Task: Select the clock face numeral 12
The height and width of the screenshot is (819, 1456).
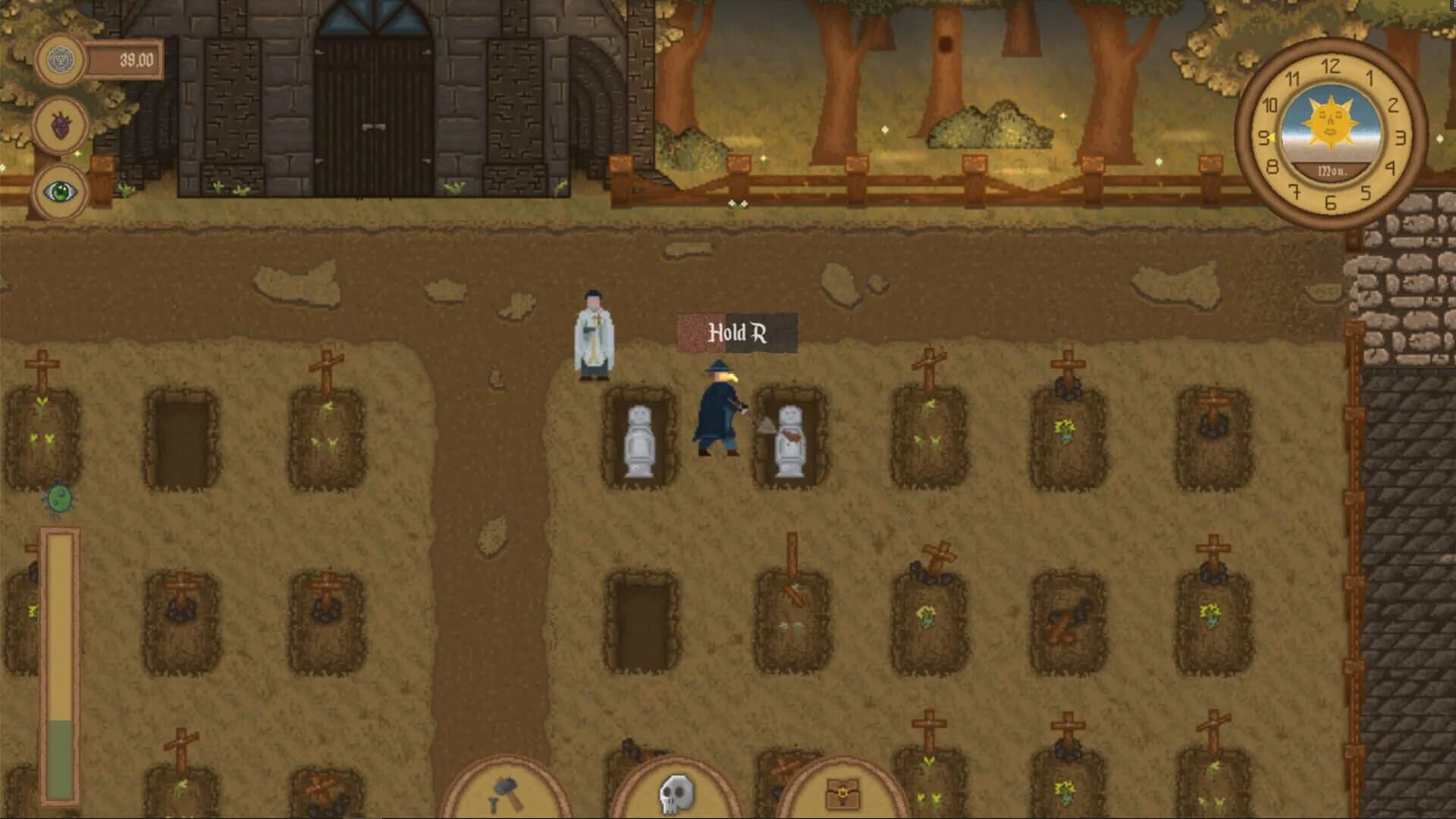Action: point(1329,65)
